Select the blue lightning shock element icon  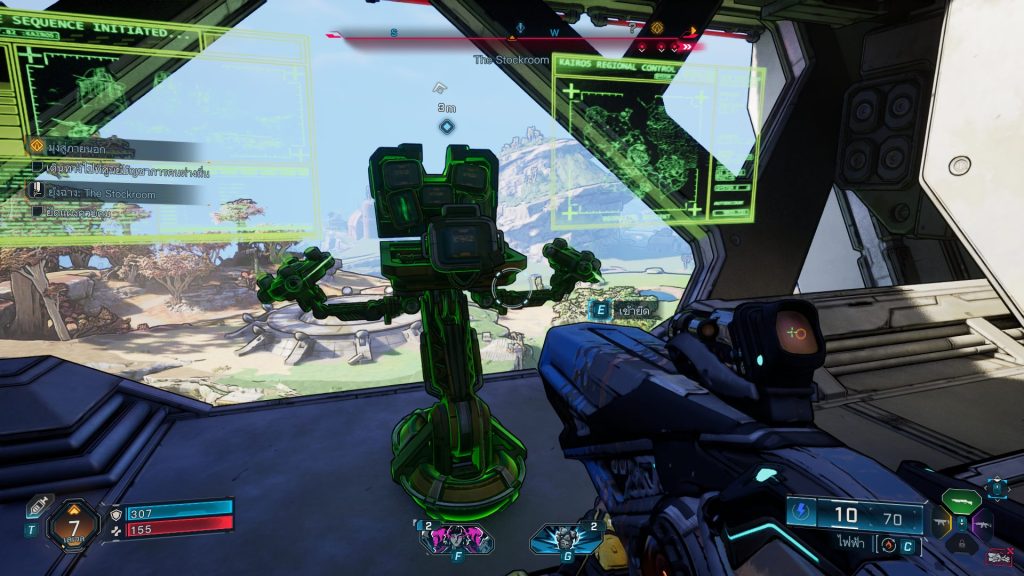801,513
